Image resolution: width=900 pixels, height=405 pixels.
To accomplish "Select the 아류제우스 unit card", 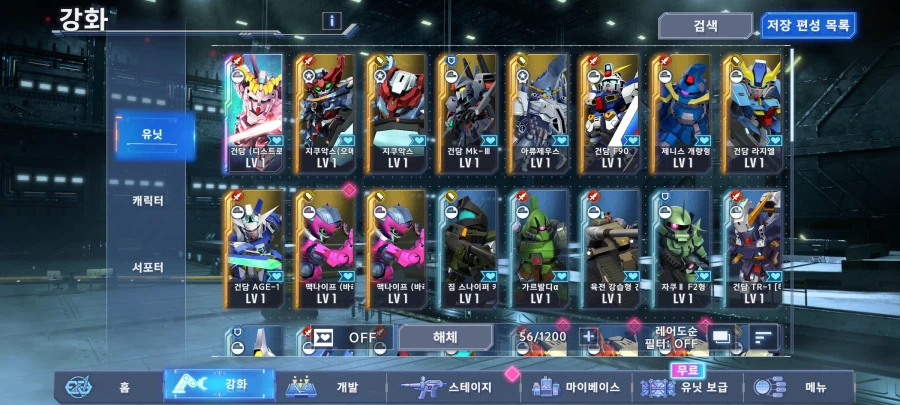I will 541,112.
